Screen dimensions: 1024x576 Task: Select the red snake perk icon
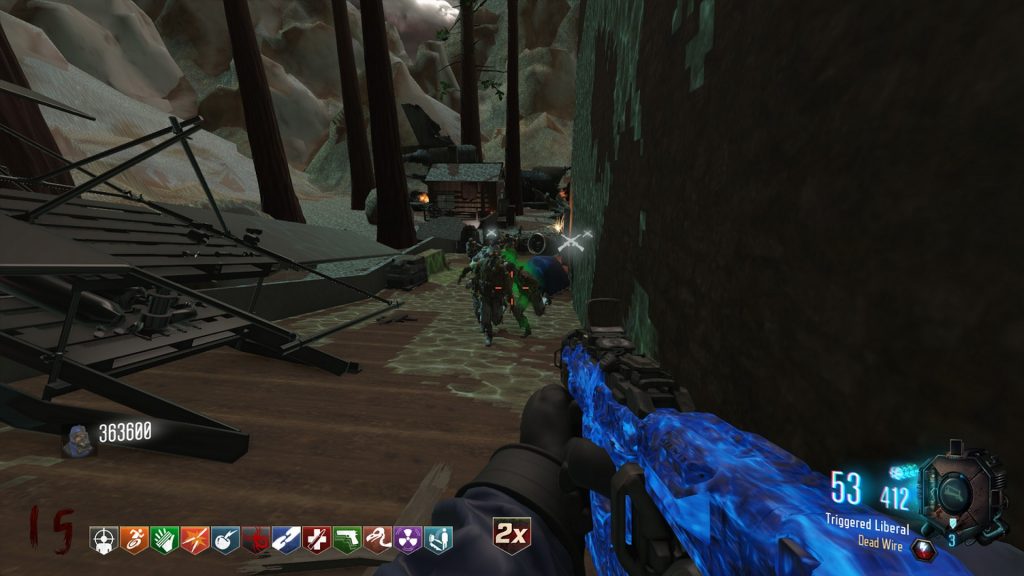(x=377, y=540)
